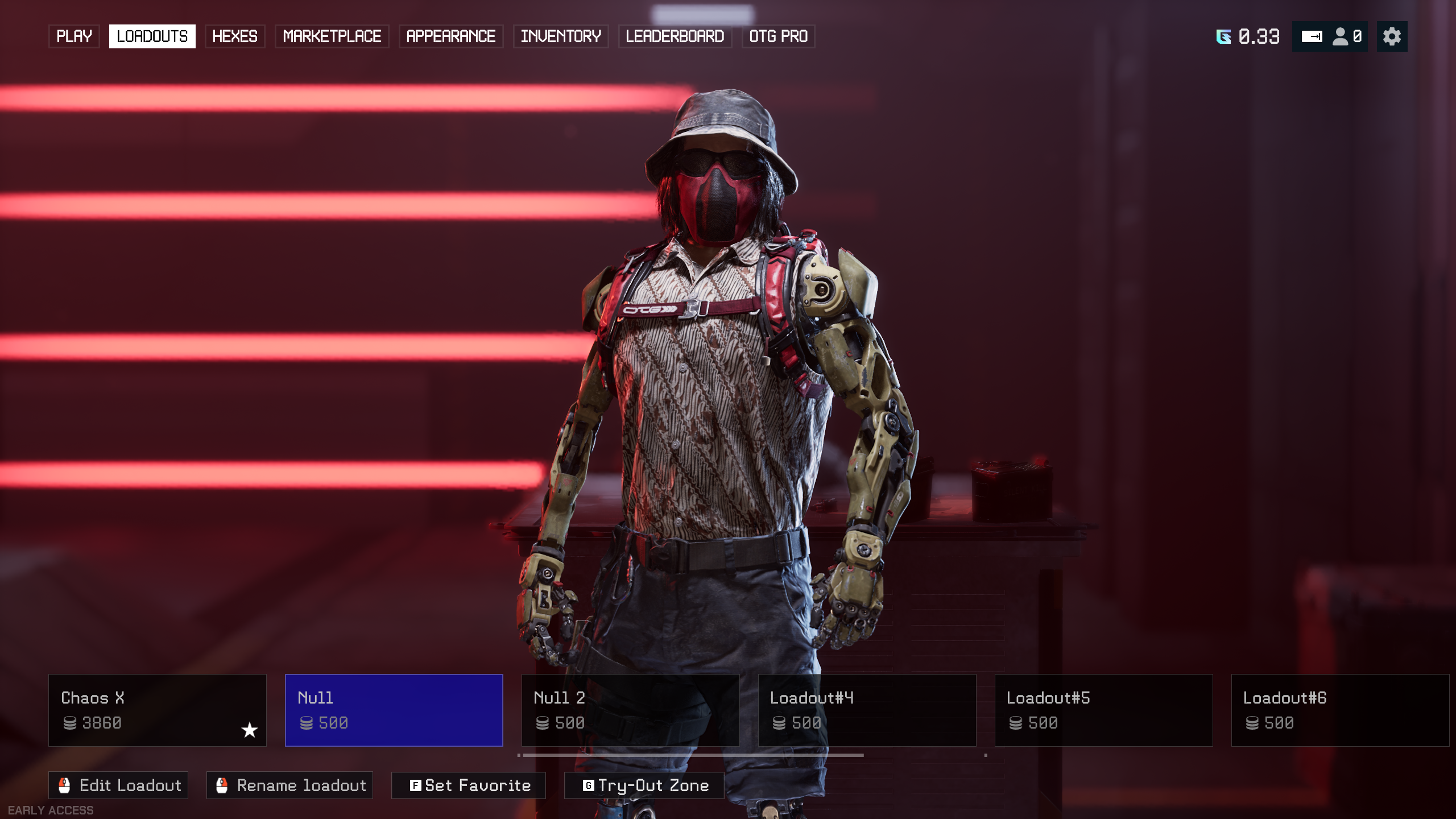Mark loadout with Set Favorite
Screen dimensions: 1456x819
[x=469, y=785]
